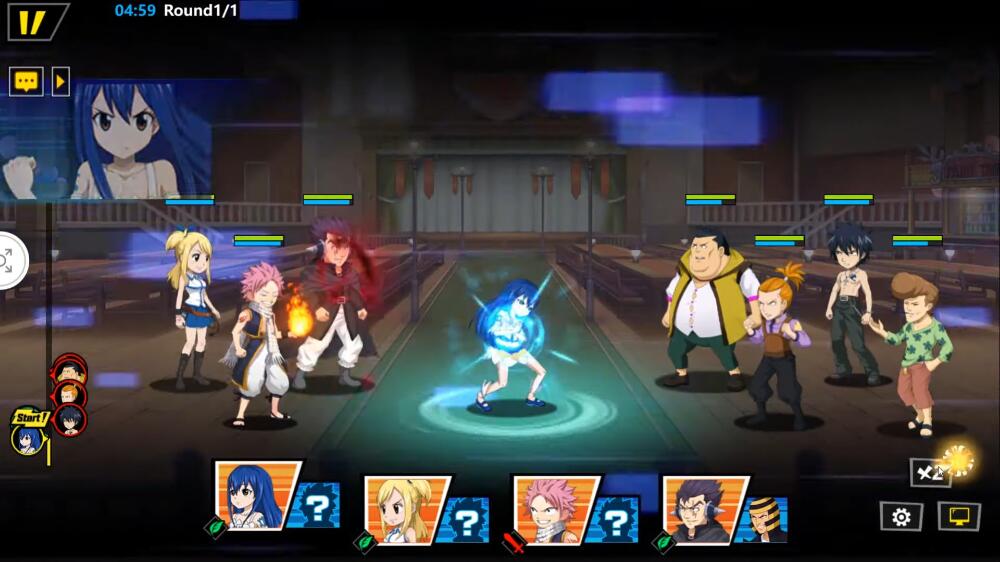Image resolution: width=1000 pixels, height=562 pixels.
Task: Click the yellow monitor icon button
Action: (958, 516)
